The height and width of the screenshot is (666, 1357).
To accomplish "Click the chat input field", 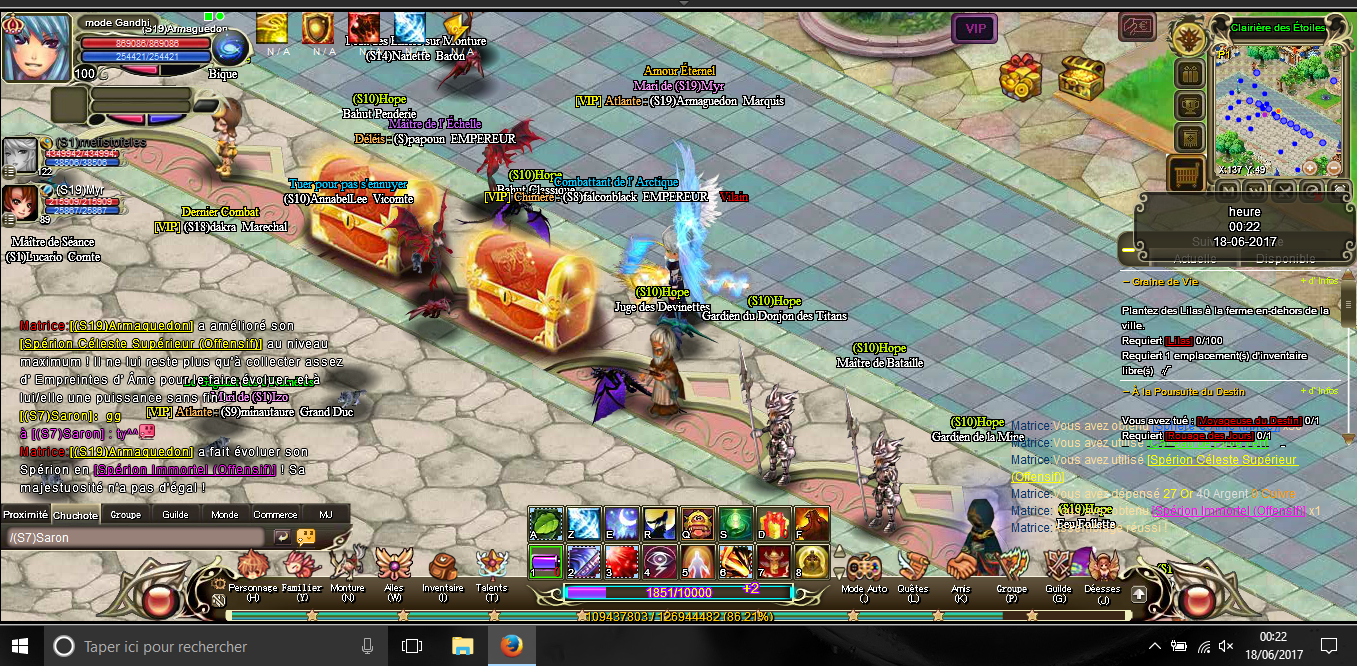I will tap(135, 537).
